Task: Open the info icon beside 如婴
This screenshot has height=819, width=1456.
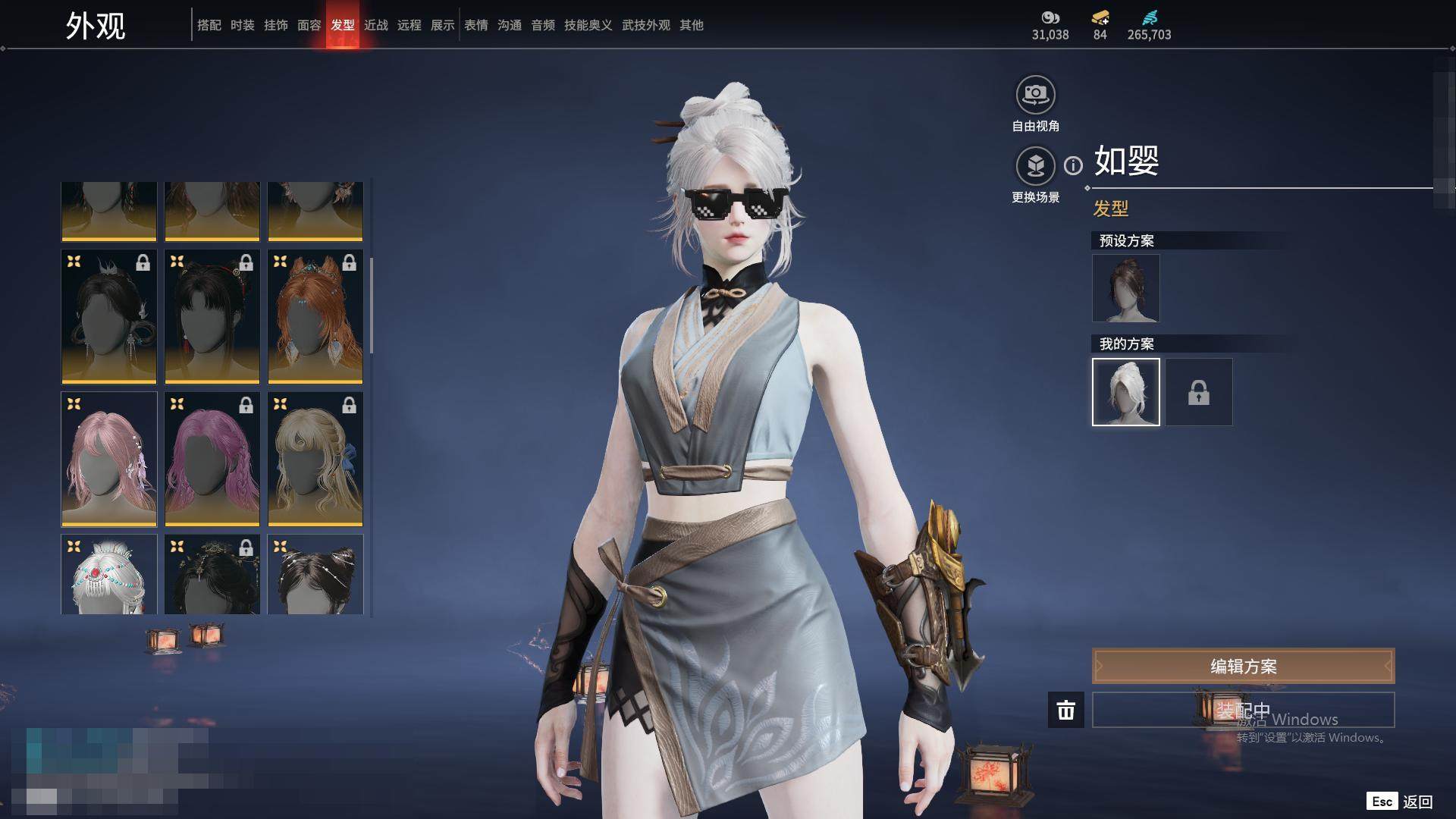Action: 1073,165
